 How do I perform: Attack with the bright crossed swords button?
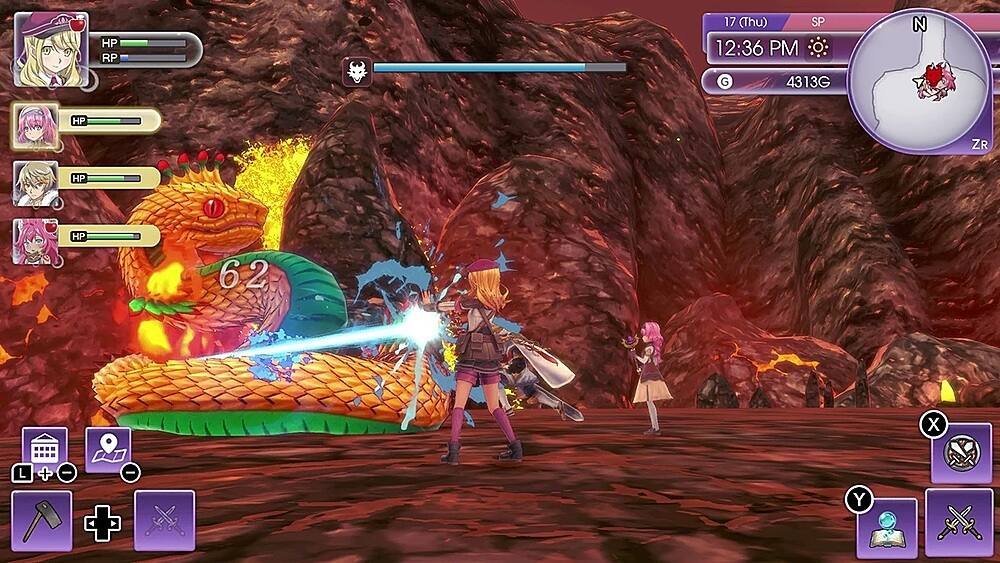click(958, 521)
